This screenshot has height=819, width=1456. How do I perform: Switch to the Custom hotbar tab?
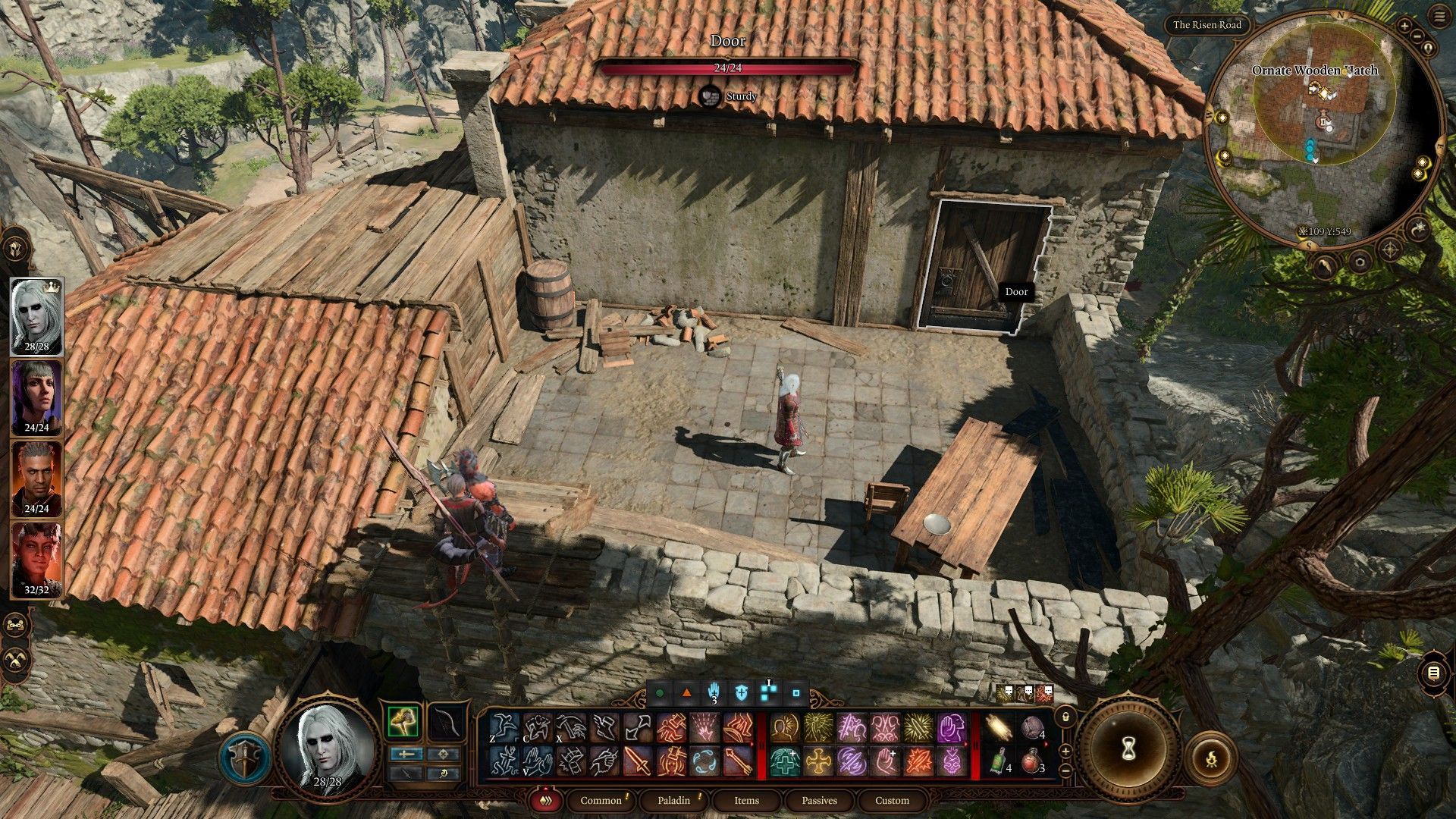892,800
